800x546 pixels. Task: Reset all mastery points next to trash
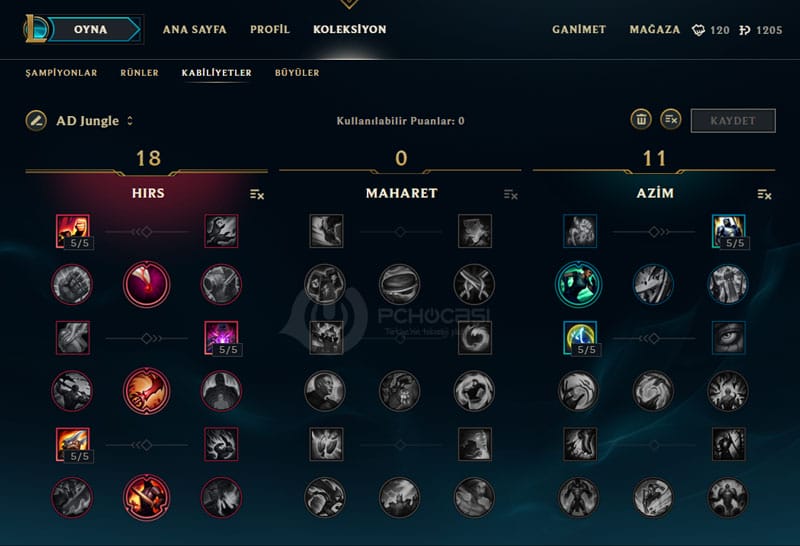(x=671, y=120)
